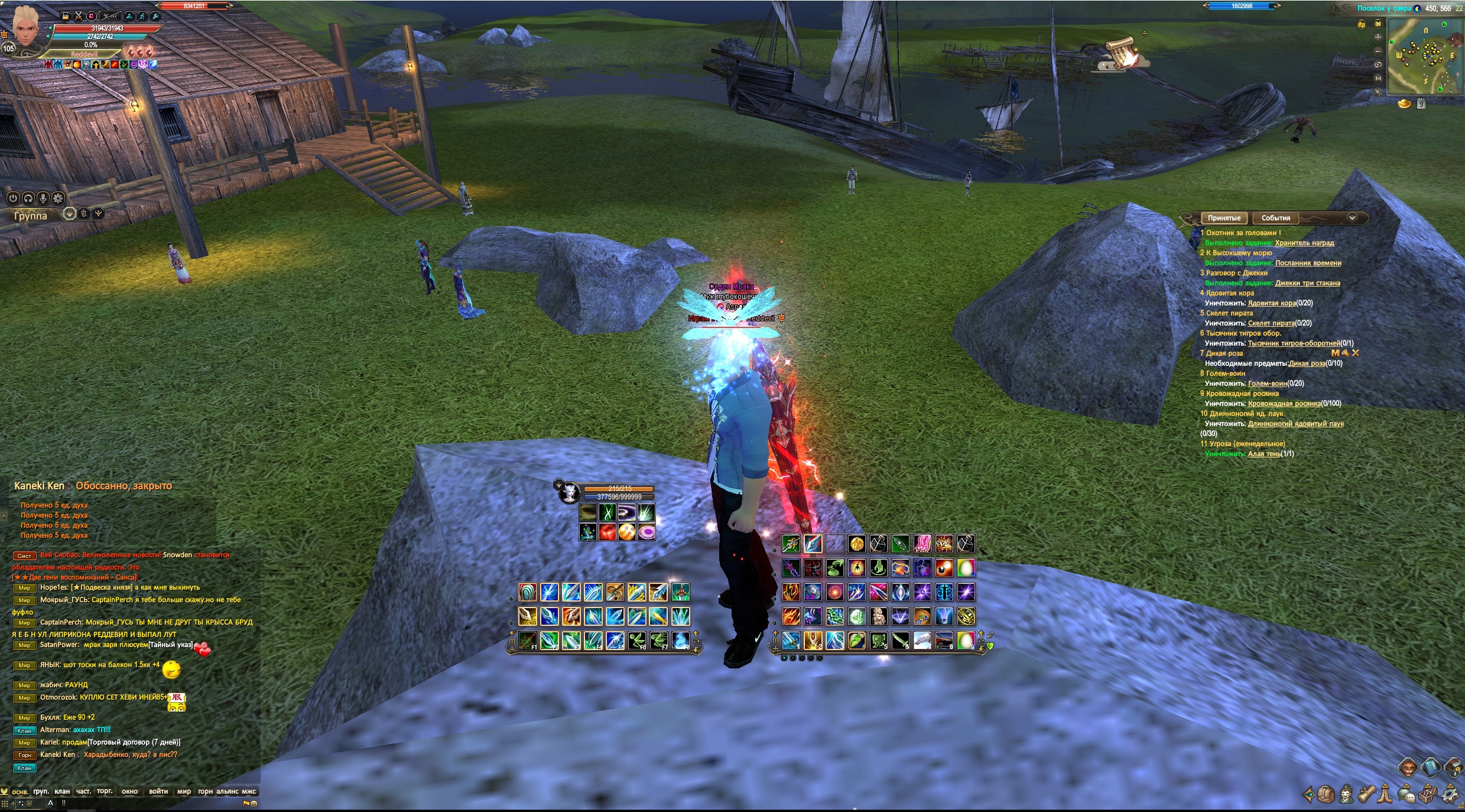Open the speech bubbles social menu

[1408, 795]
